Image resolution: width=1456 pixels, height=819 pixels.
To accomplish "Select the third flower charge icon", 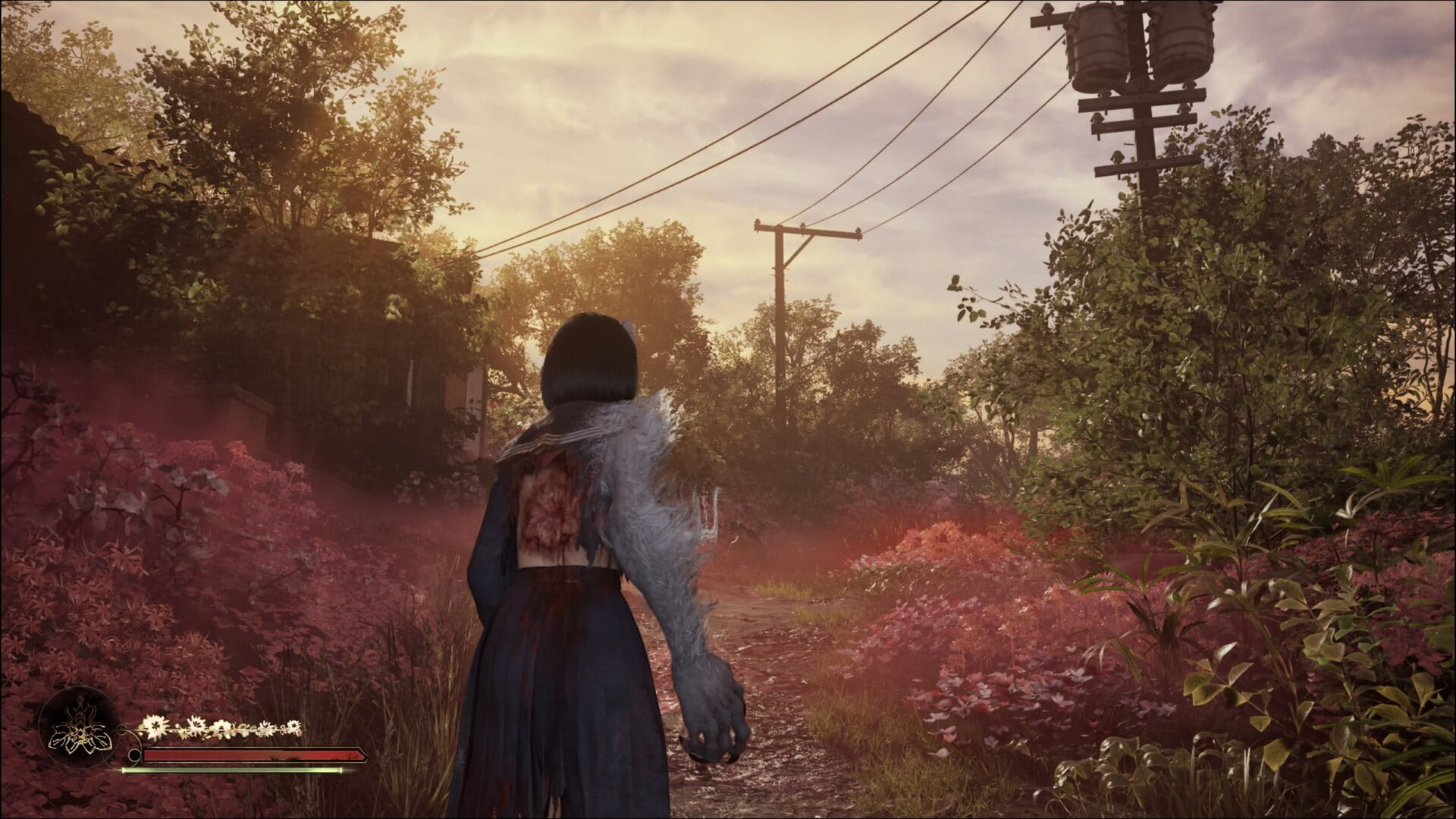I will 224,728.
